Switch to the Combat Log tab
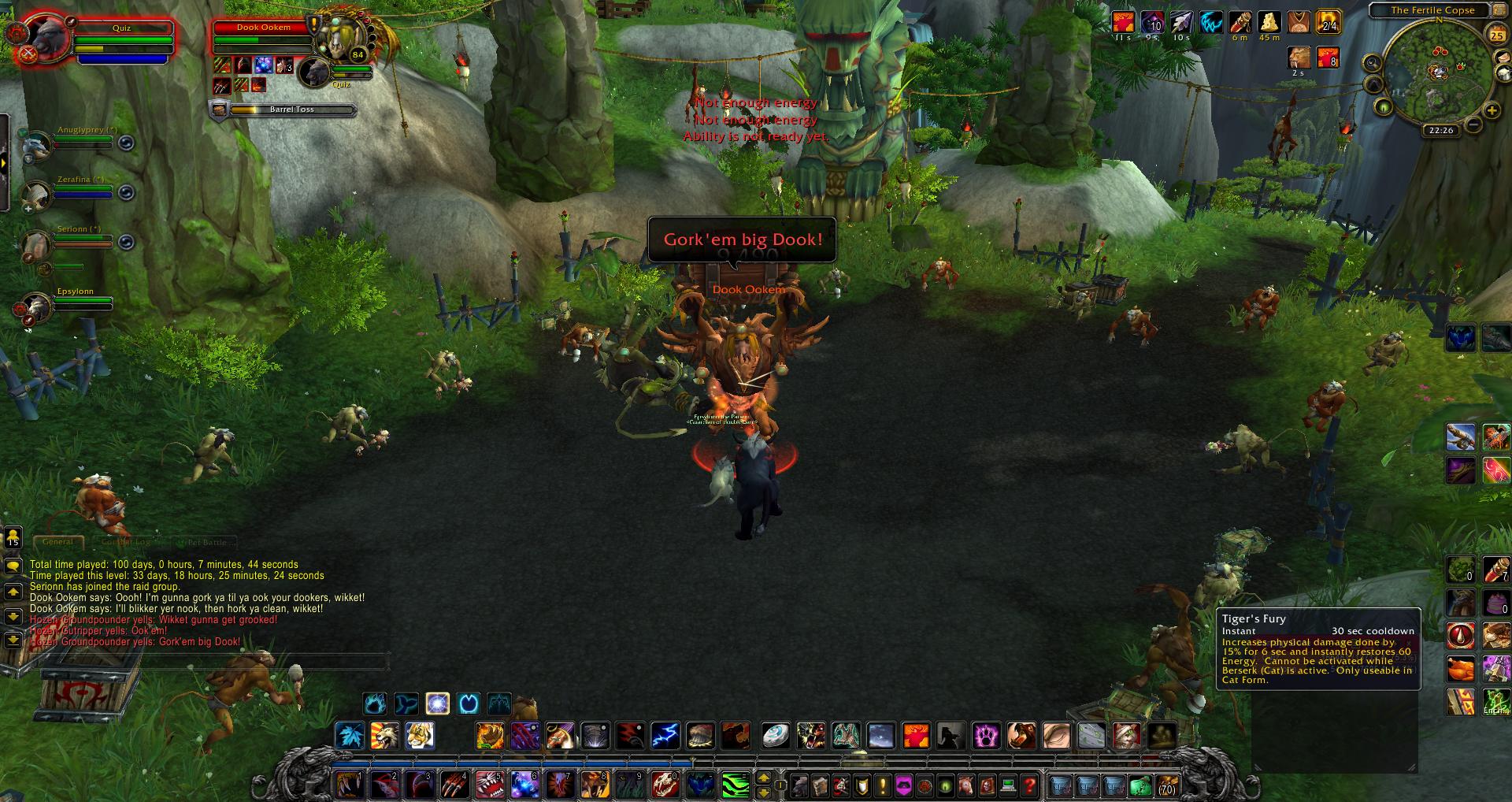The height and width of the screenshot is (802, 1512). (125, 542)
